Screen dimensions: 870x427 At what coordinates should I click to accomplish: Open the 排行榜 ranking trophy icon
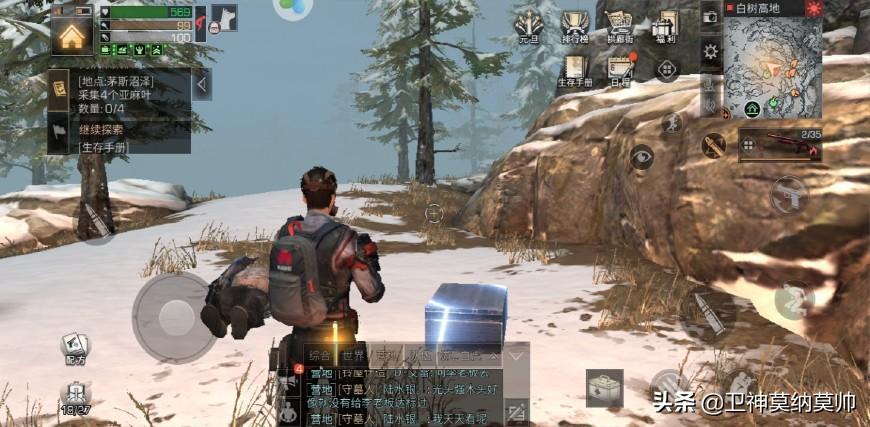click(x=574, y=29)
